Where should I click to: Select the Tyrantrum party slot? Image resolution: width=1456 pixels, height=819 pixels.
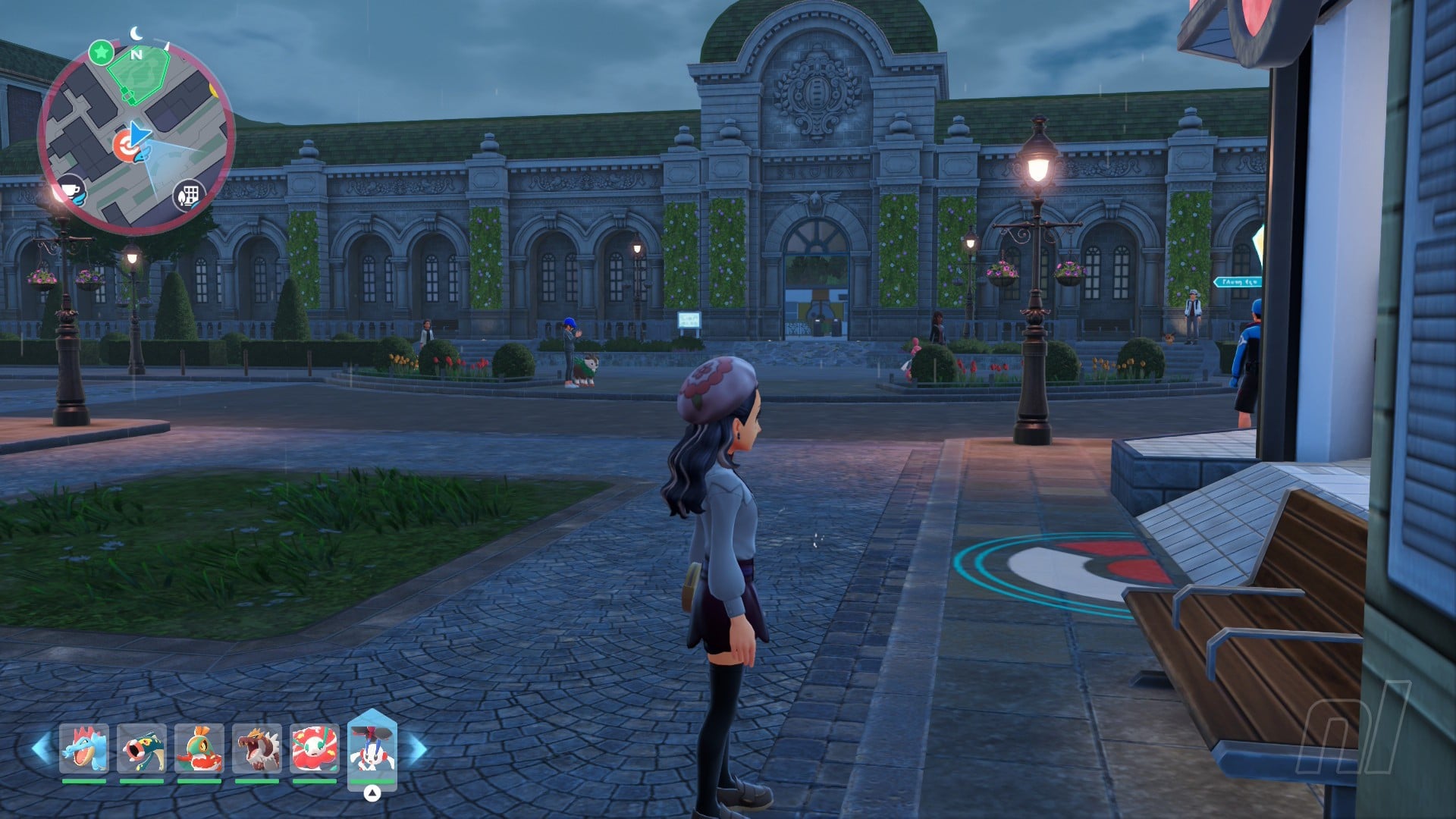pos(256,748)
